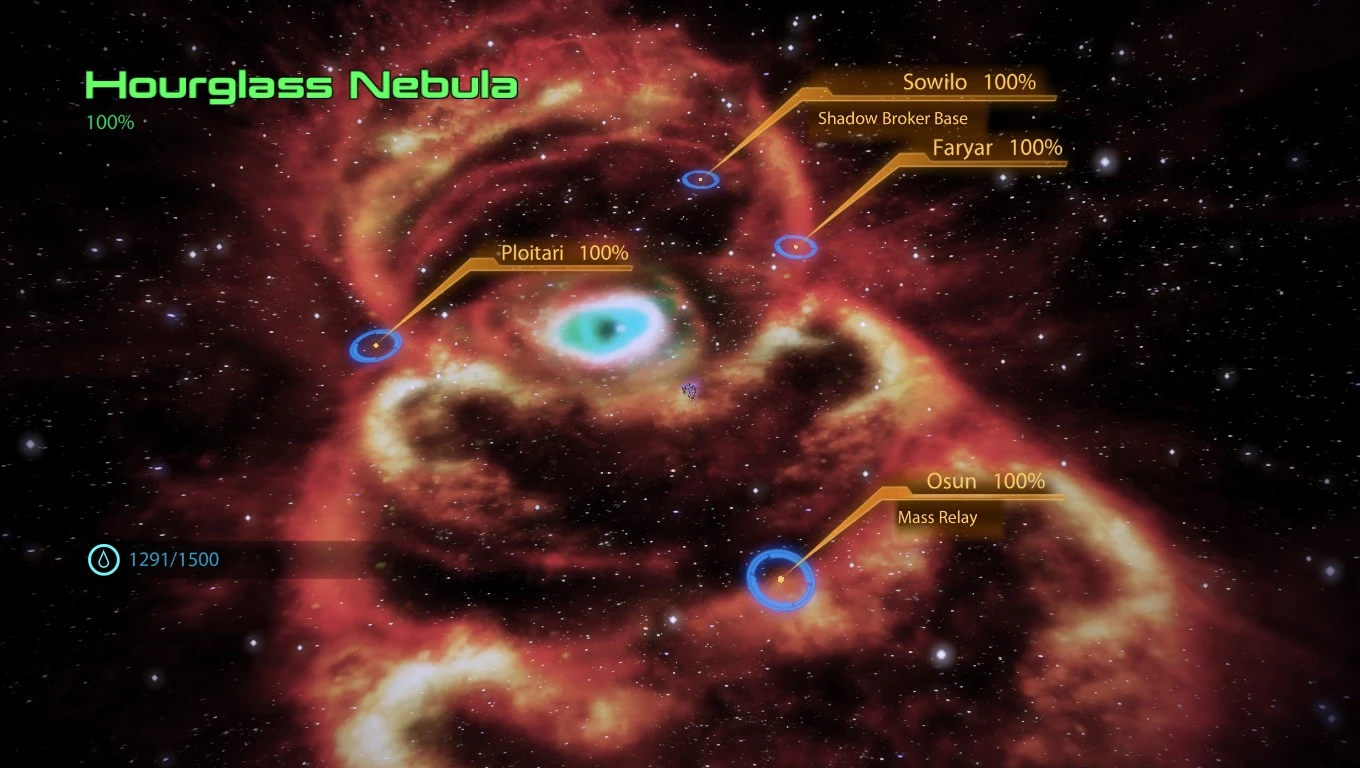Collapse the Faryar label callout
Image resolution: width=1360 pixels, height=768 pixels.
(850, 195)
